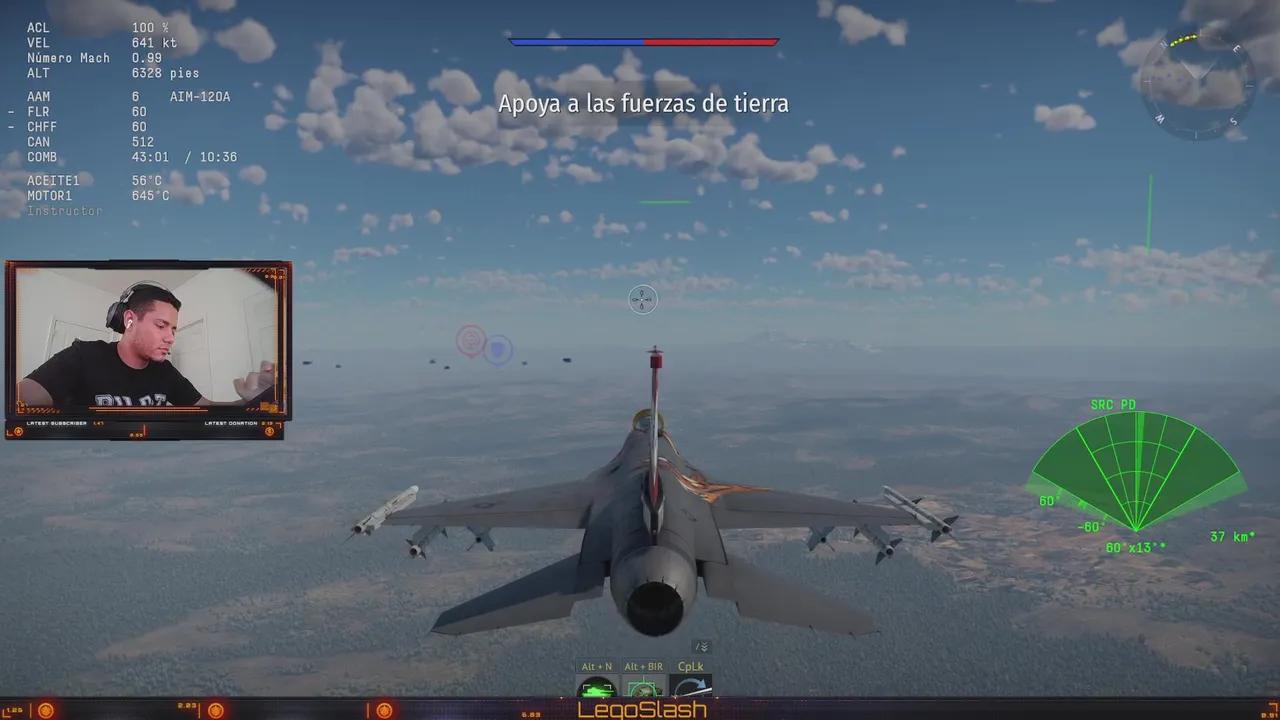The height and width of the screenshot is (720, 1280).
Task: Select the capture zone shield marker icon
Action: [x=497, y=351]
